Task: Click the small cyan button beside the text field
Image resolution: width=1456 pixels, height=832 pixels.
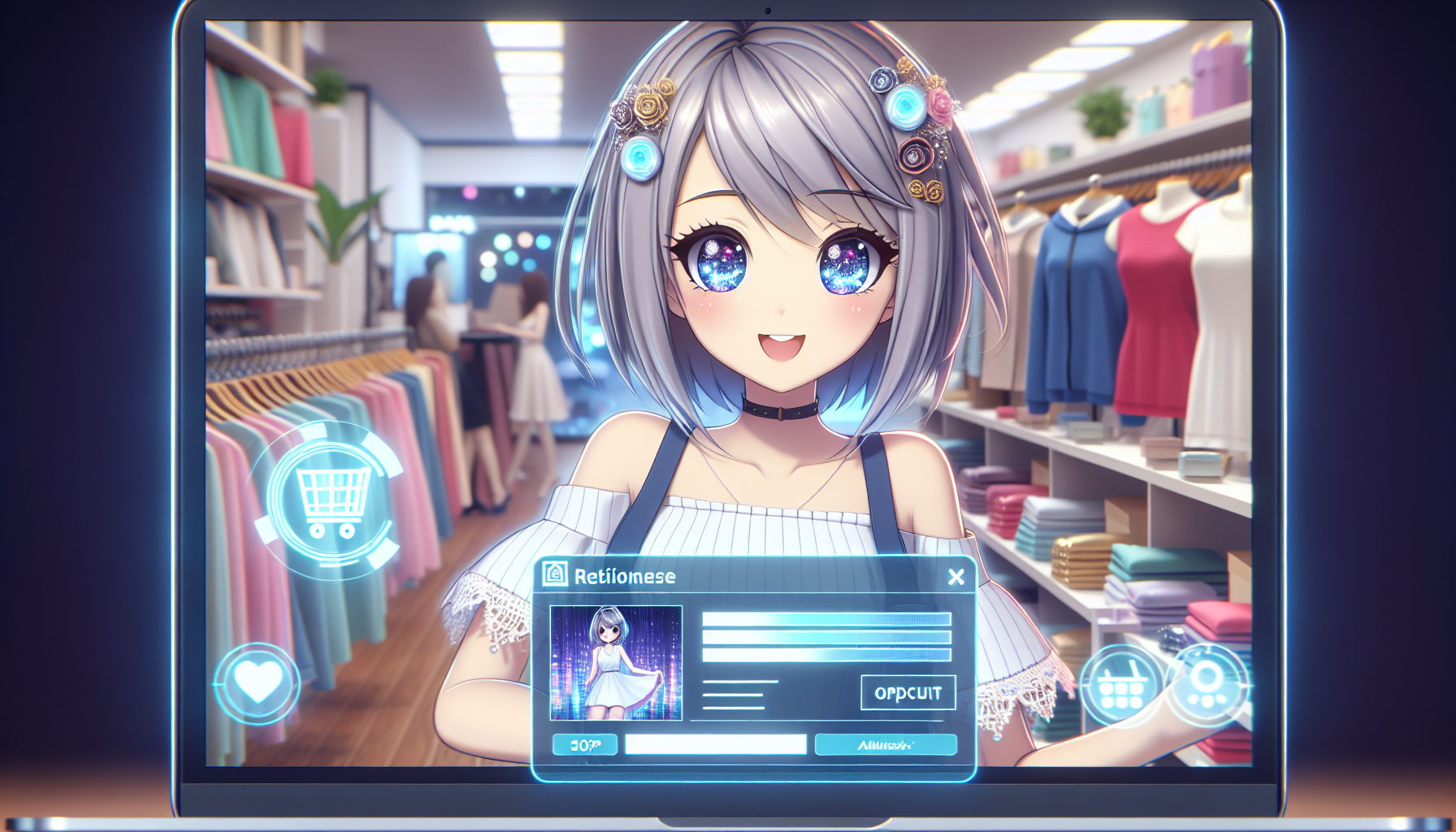Action: (x=584, y=744)
